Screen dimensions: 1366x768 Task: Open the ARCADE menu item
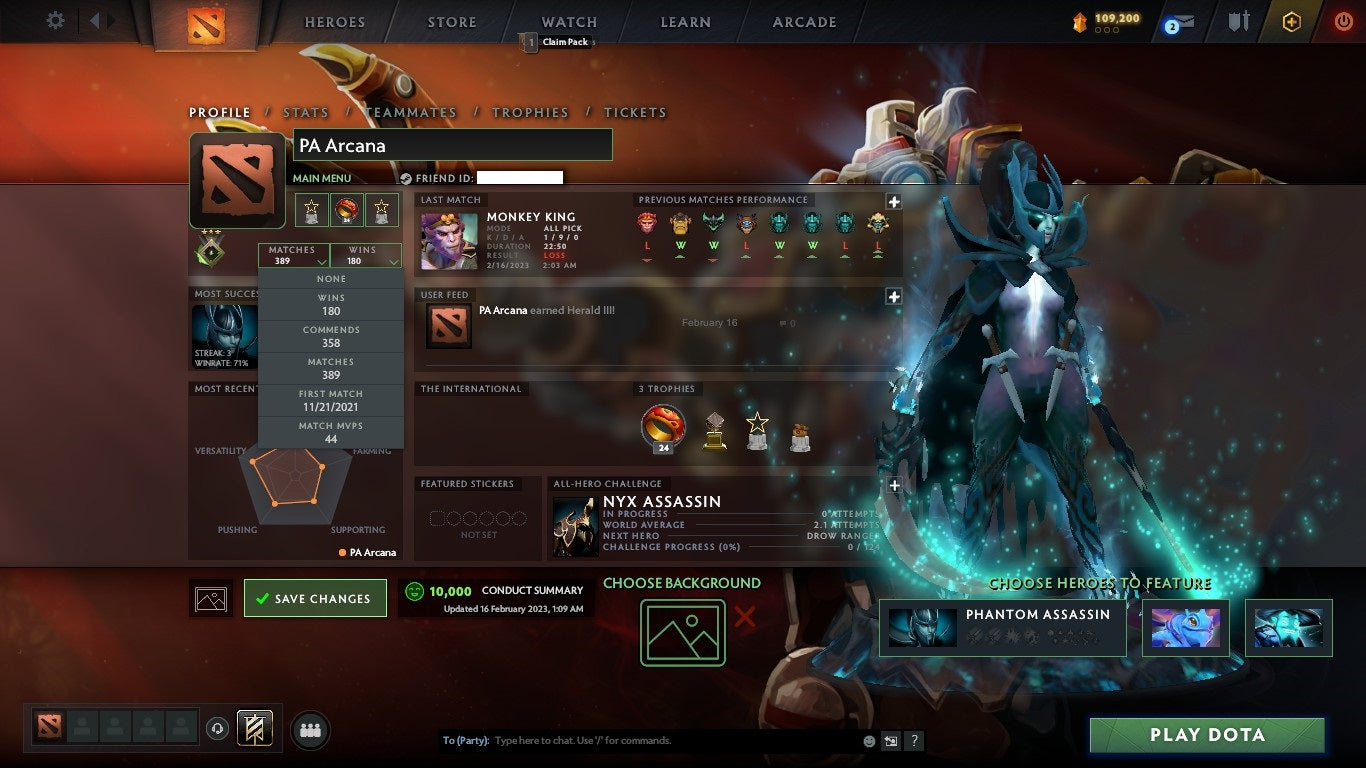tap(803, 22)
